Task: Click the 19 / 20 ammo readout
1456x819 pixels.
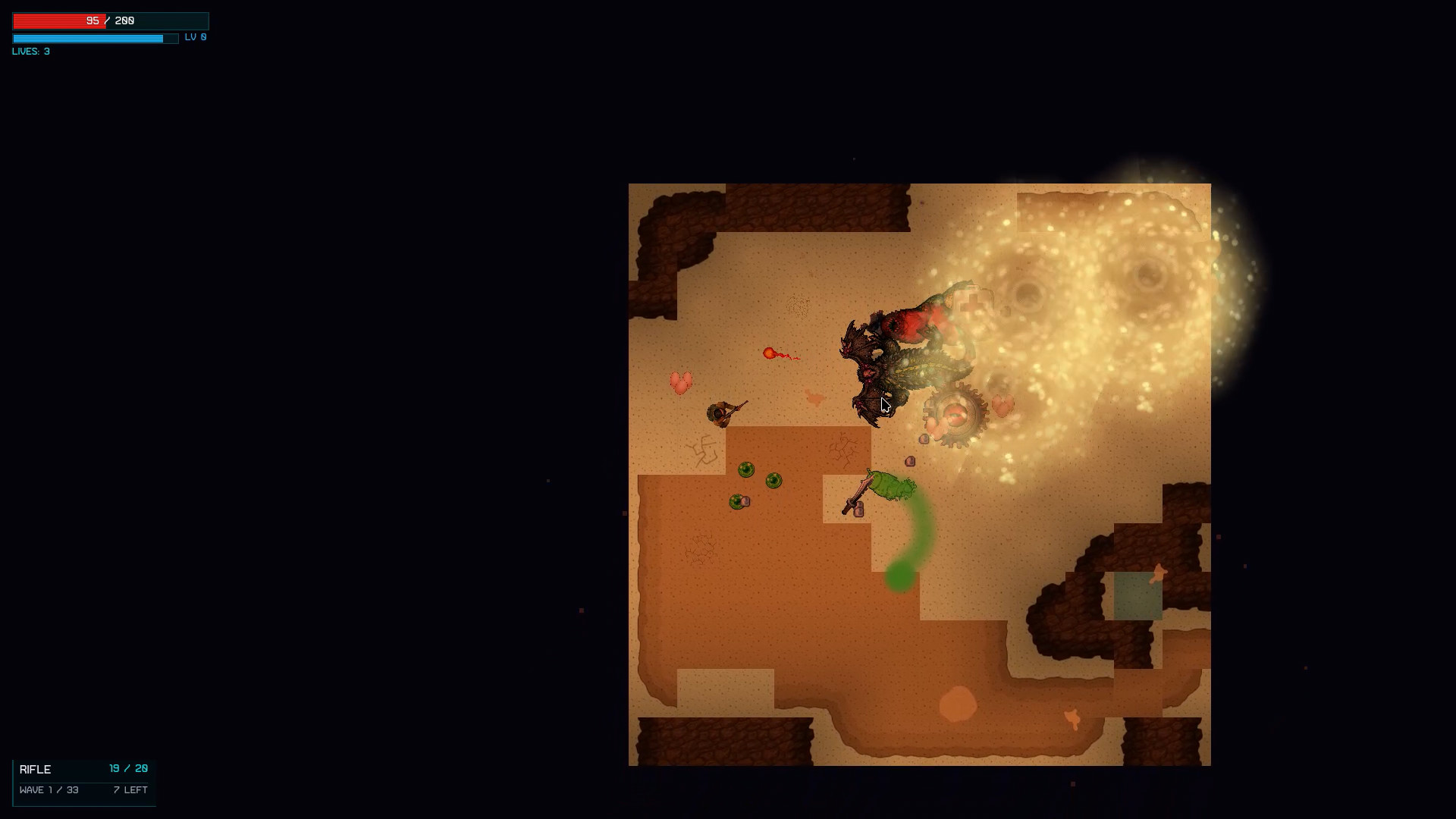Action: tap(127, 767)
